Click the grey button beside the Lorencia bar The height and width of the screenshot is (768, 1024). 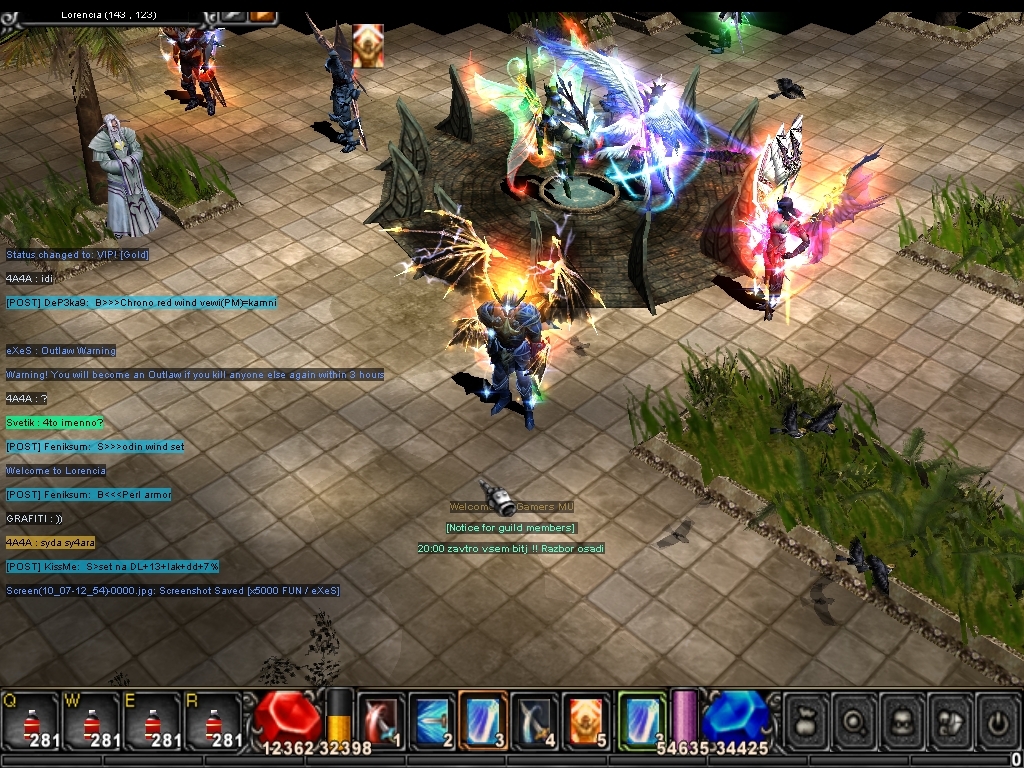tap(233, 13)
